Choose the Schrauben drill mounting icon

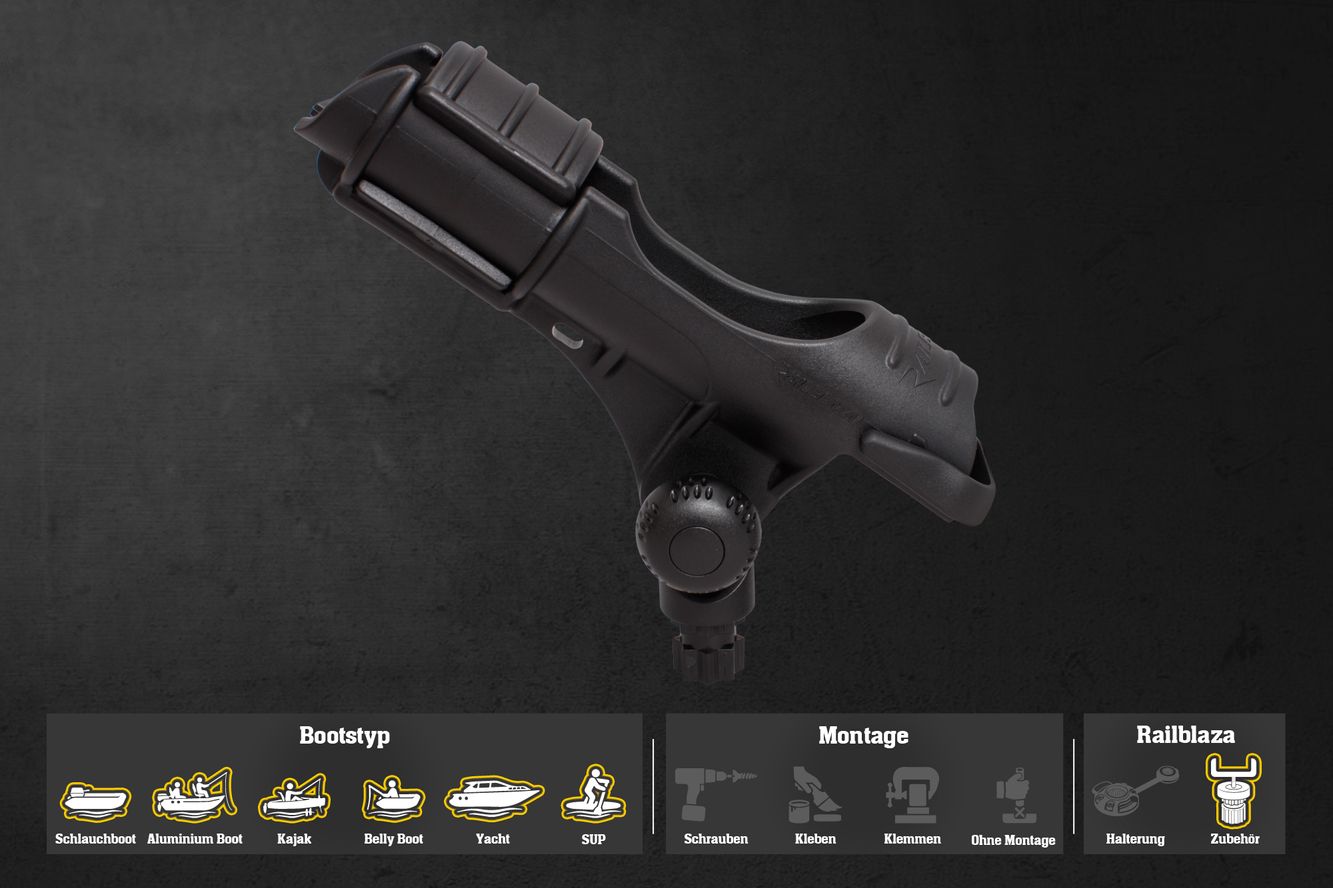pos(715,795)
